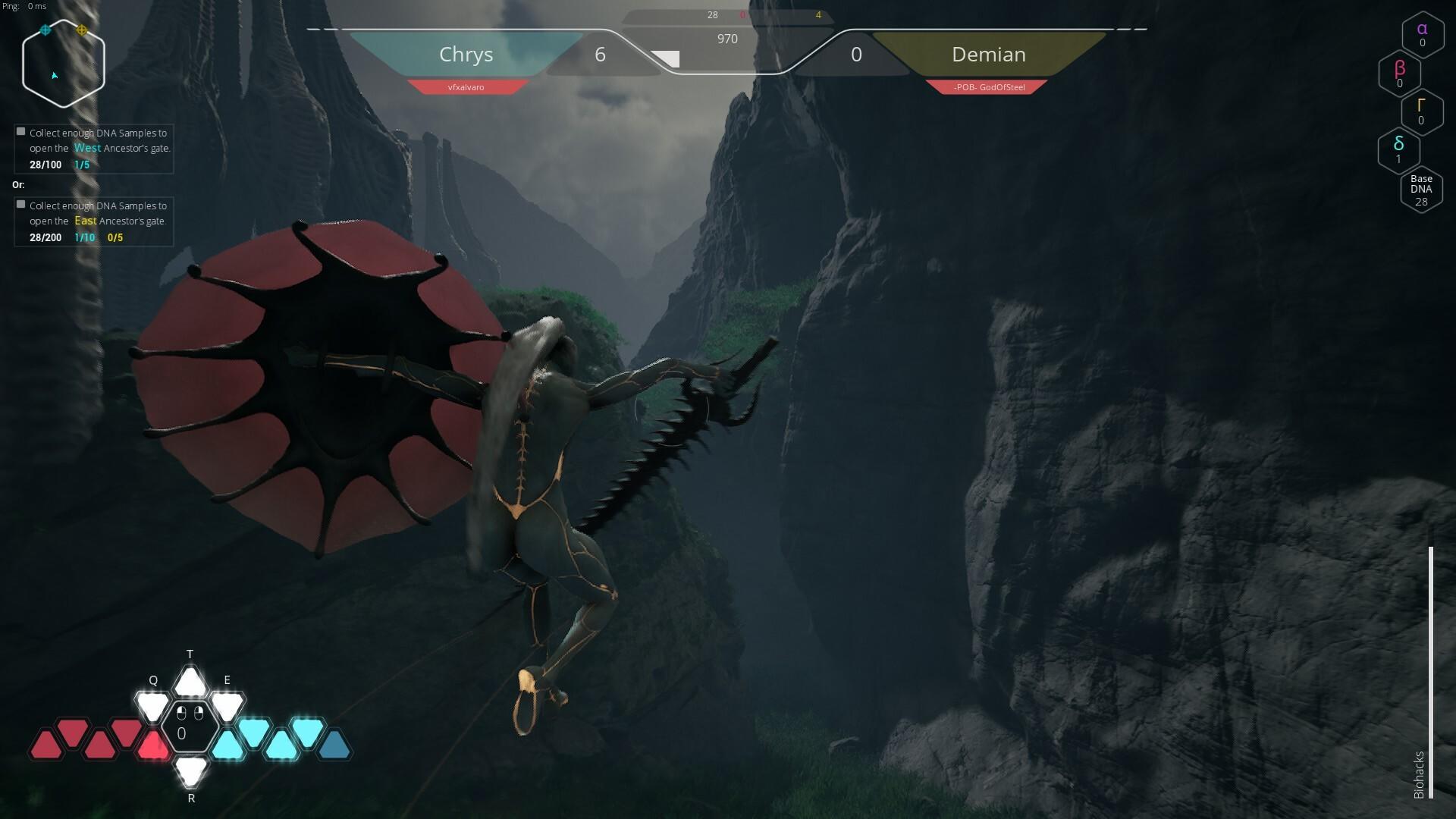Open the central mouse-button ability hexagon

coord(190,726)
